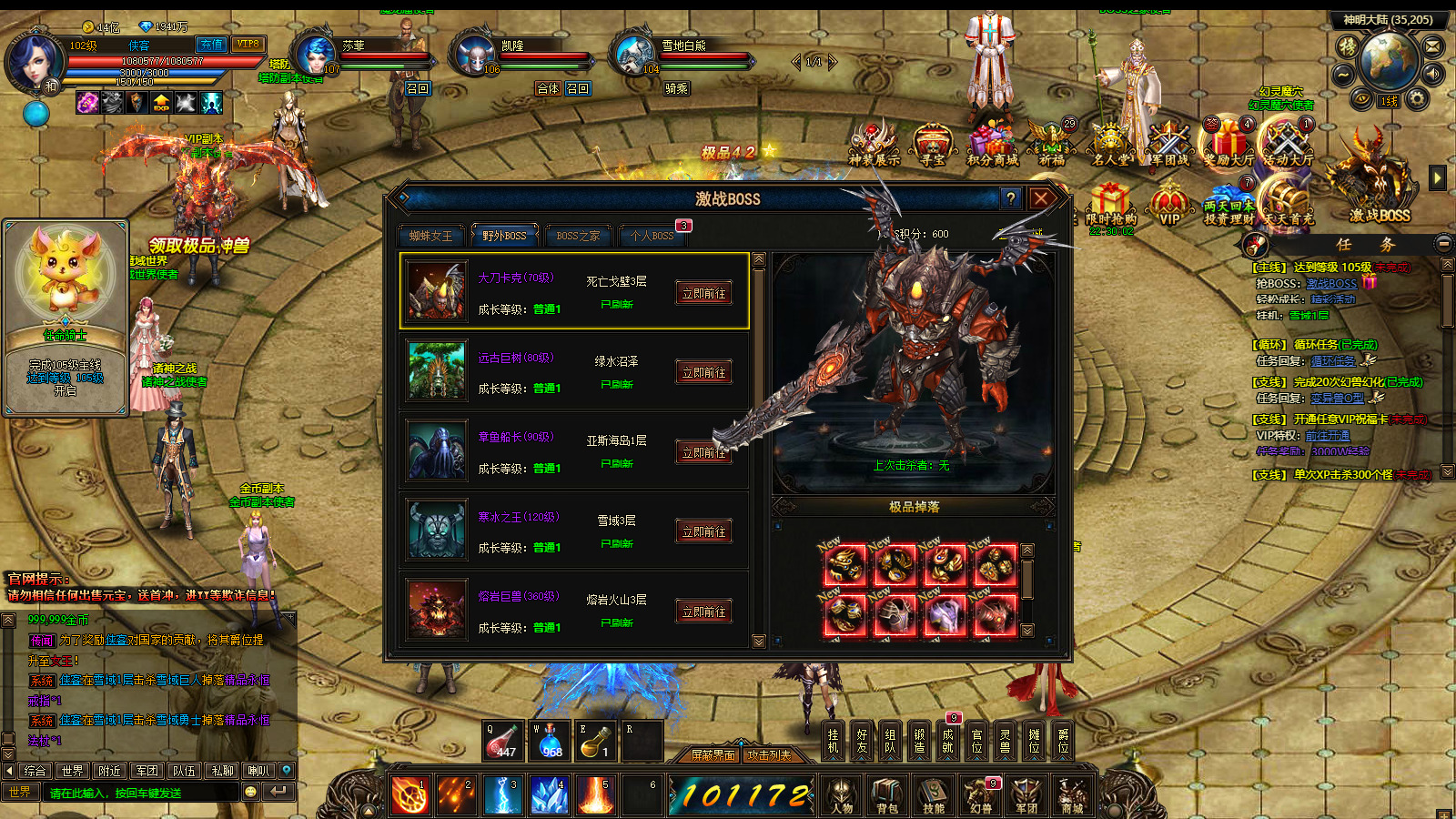Click 立即前往 for 远古巨树 boss
Viewport: 1456px width, 819px height.
pos(703,372)
